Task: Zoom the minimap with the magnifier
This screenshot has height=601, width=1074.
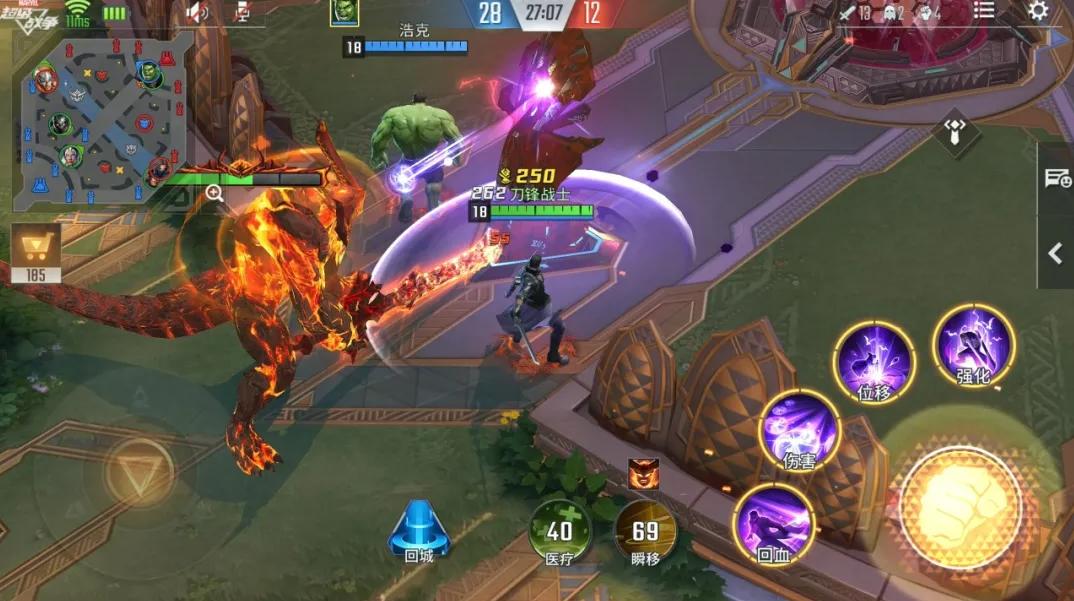Action: 214,193
